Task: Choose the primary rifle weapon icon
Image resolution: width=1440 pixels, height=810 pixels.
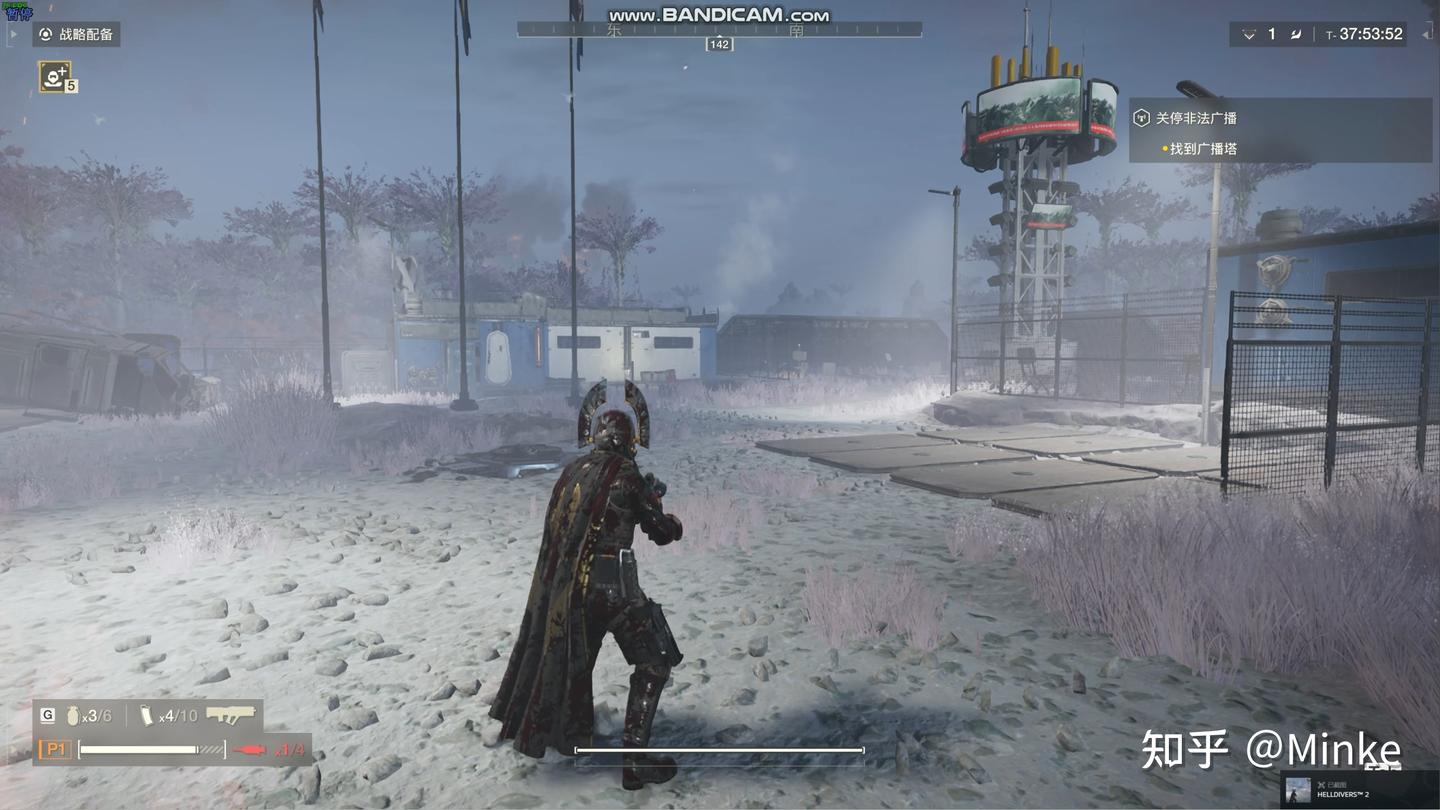Action: tap(231, 715)
